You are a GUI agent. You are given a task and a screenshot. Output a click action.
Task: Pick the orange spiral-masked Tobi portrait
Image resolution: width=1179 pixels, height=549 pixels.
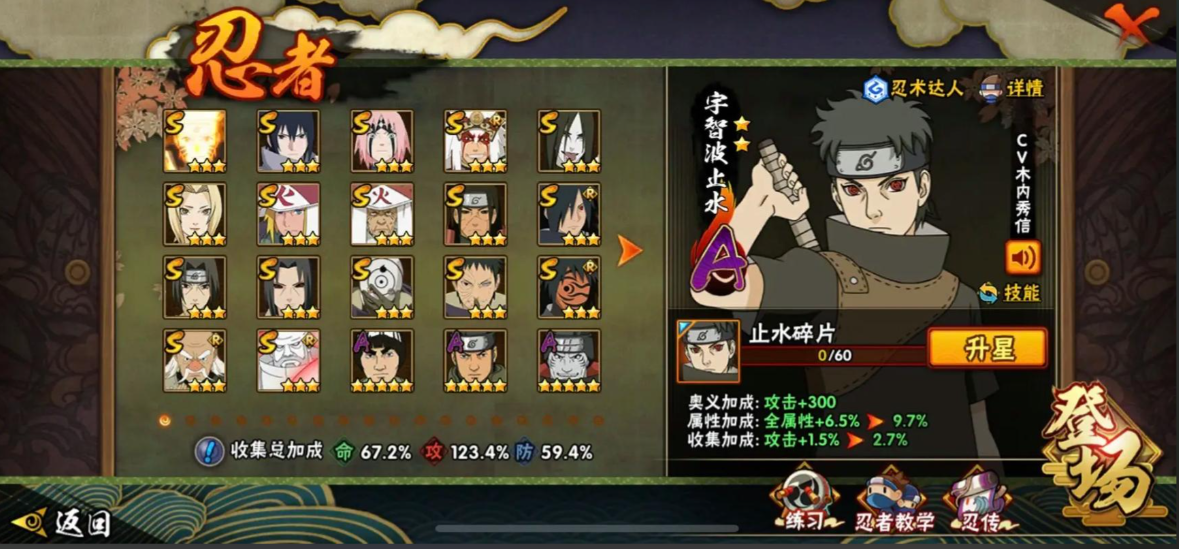pos(568,287)
